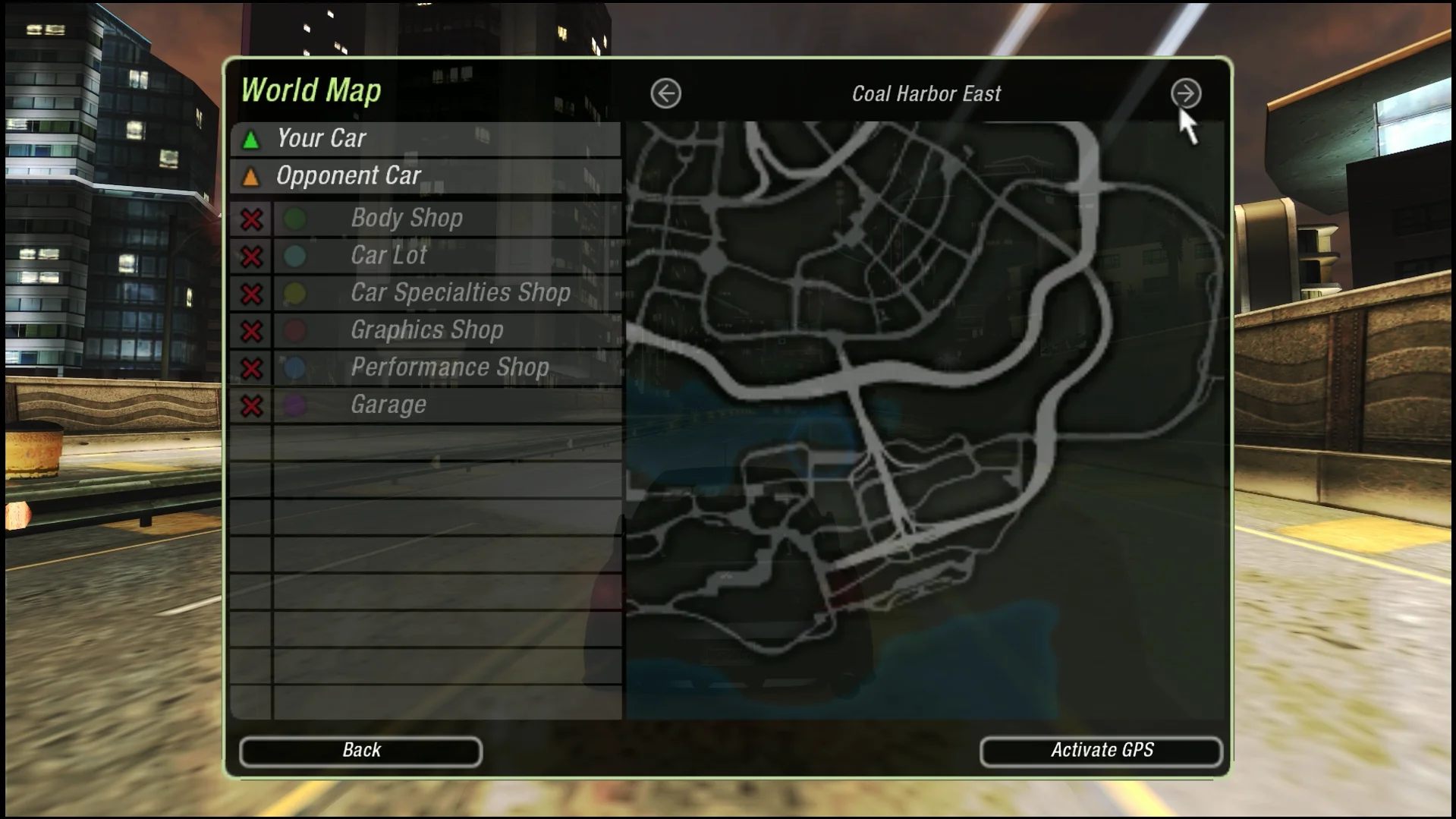Toggle the Performance Shop filter
This screenshot has width=1456, height=819.
[252, 368]
